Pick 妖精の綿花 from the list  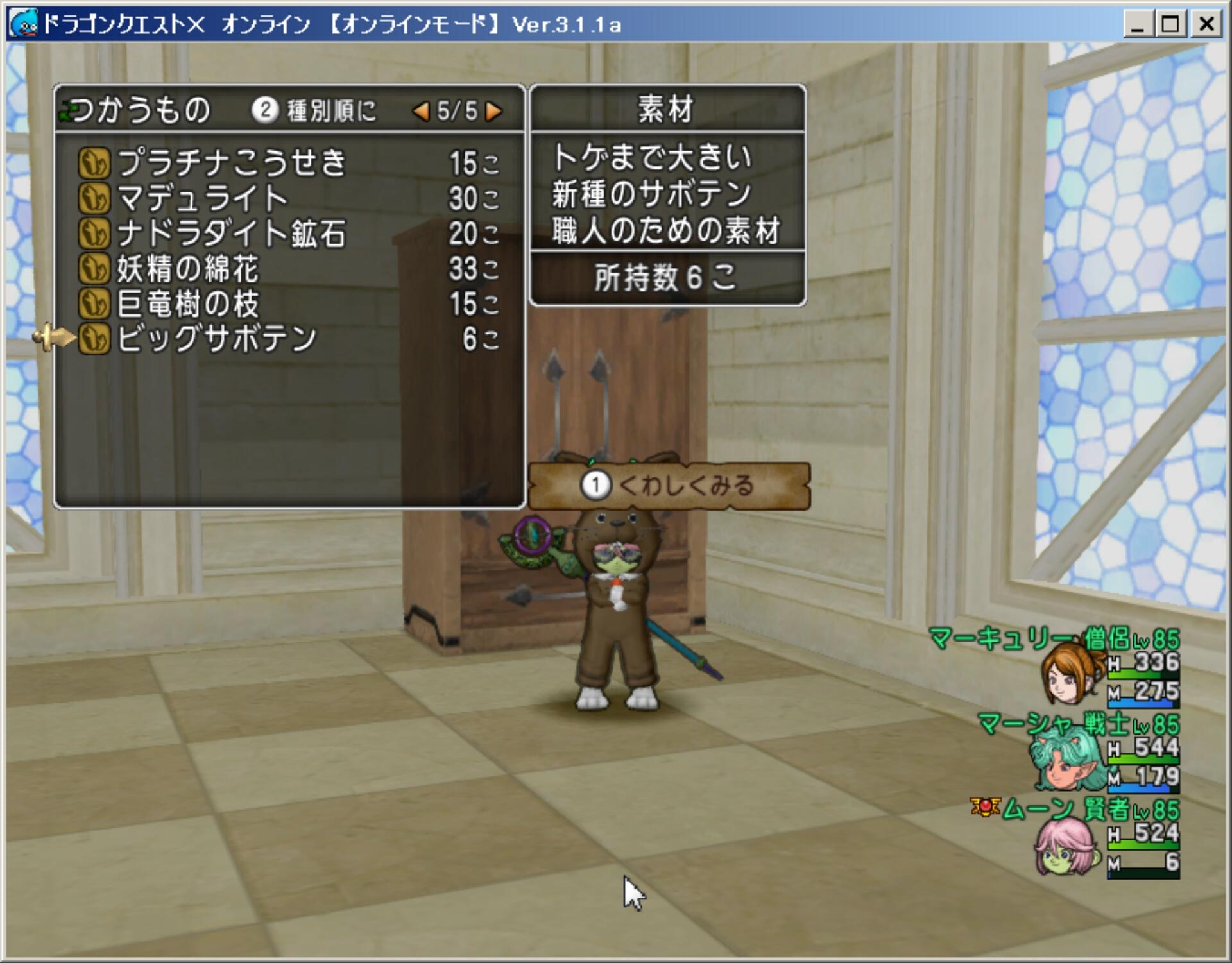point(187,269)
